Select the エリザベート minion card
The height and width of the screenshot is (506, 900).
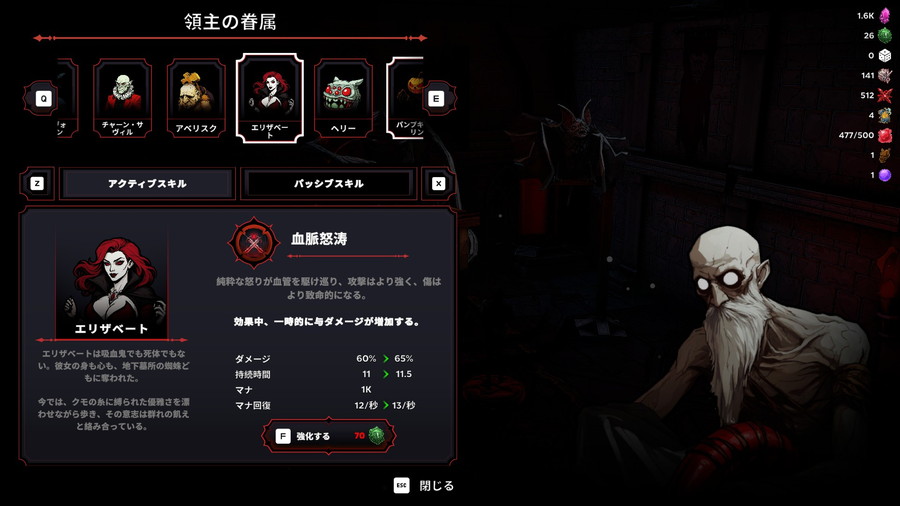point(269,97)
